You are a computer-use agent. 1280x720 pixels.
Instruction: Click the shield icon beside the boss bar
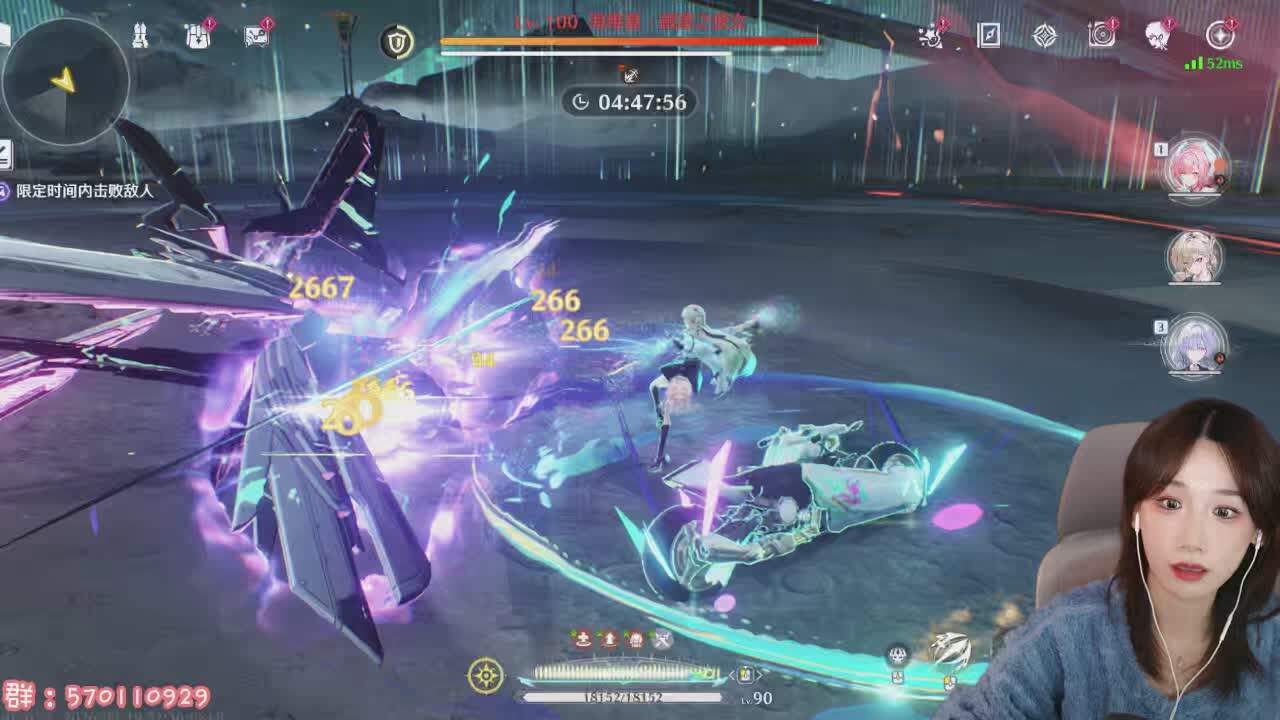pyautogui.click(x=397, y=41)
